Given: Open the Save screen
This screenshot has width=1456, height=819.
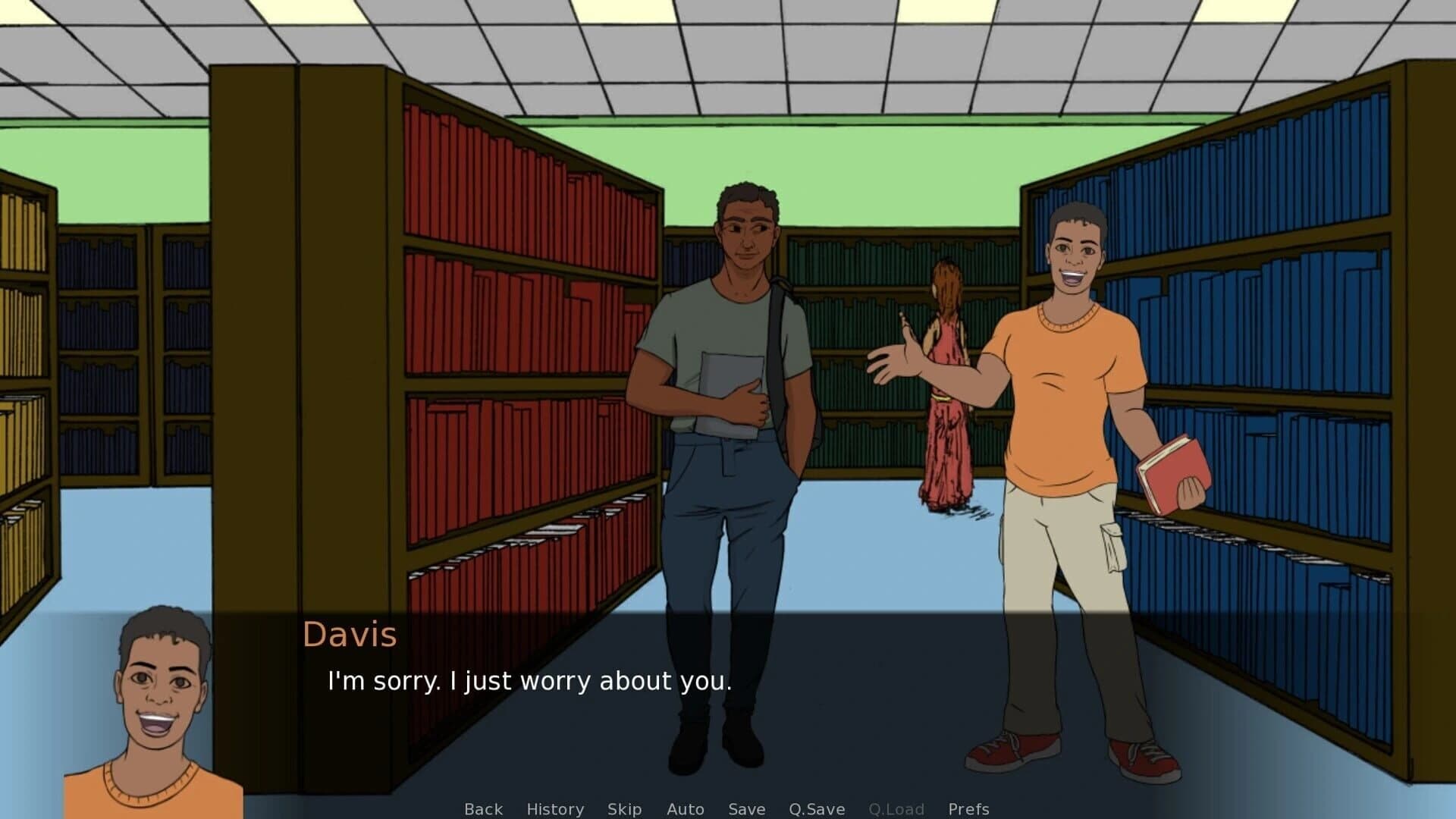Looking at the screenshot, I should [x=746, y=809].
